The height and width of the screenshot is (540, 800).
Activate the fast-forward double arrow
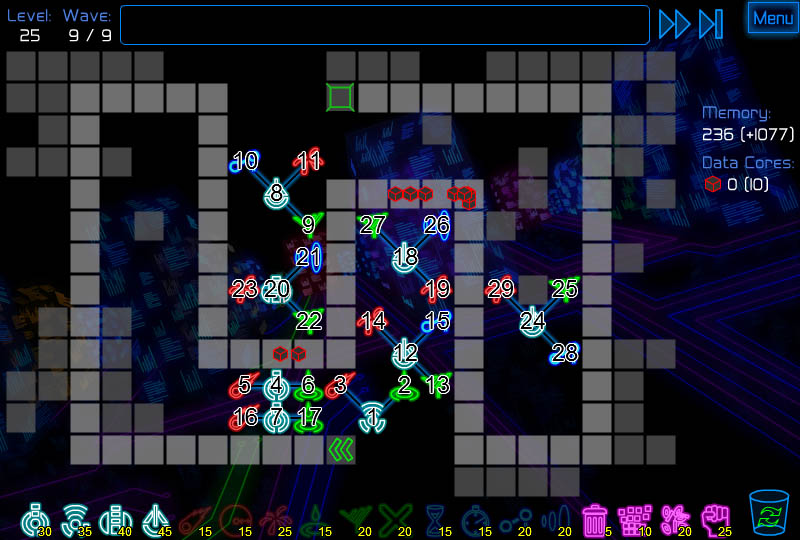674,24
